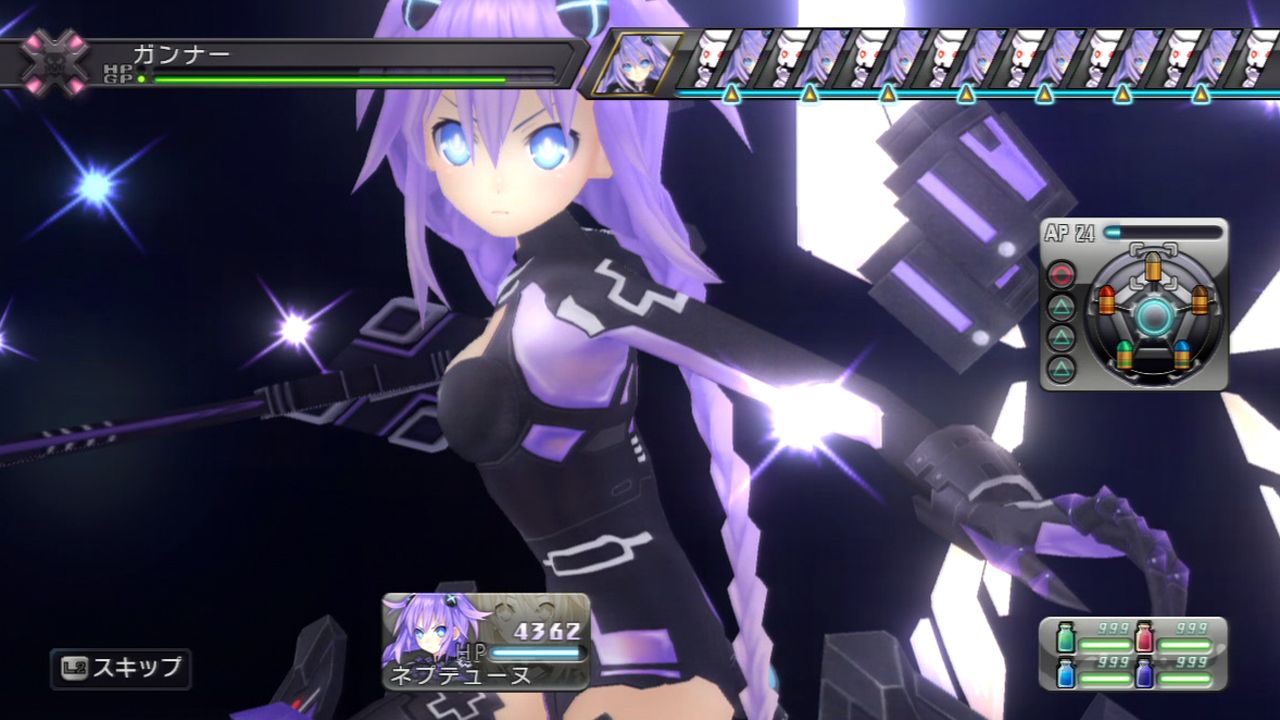The width and height of the screenshot is (1280, 720).
Task: Select the red bullet on the command wheel
Action: [x=1107, y=300]
